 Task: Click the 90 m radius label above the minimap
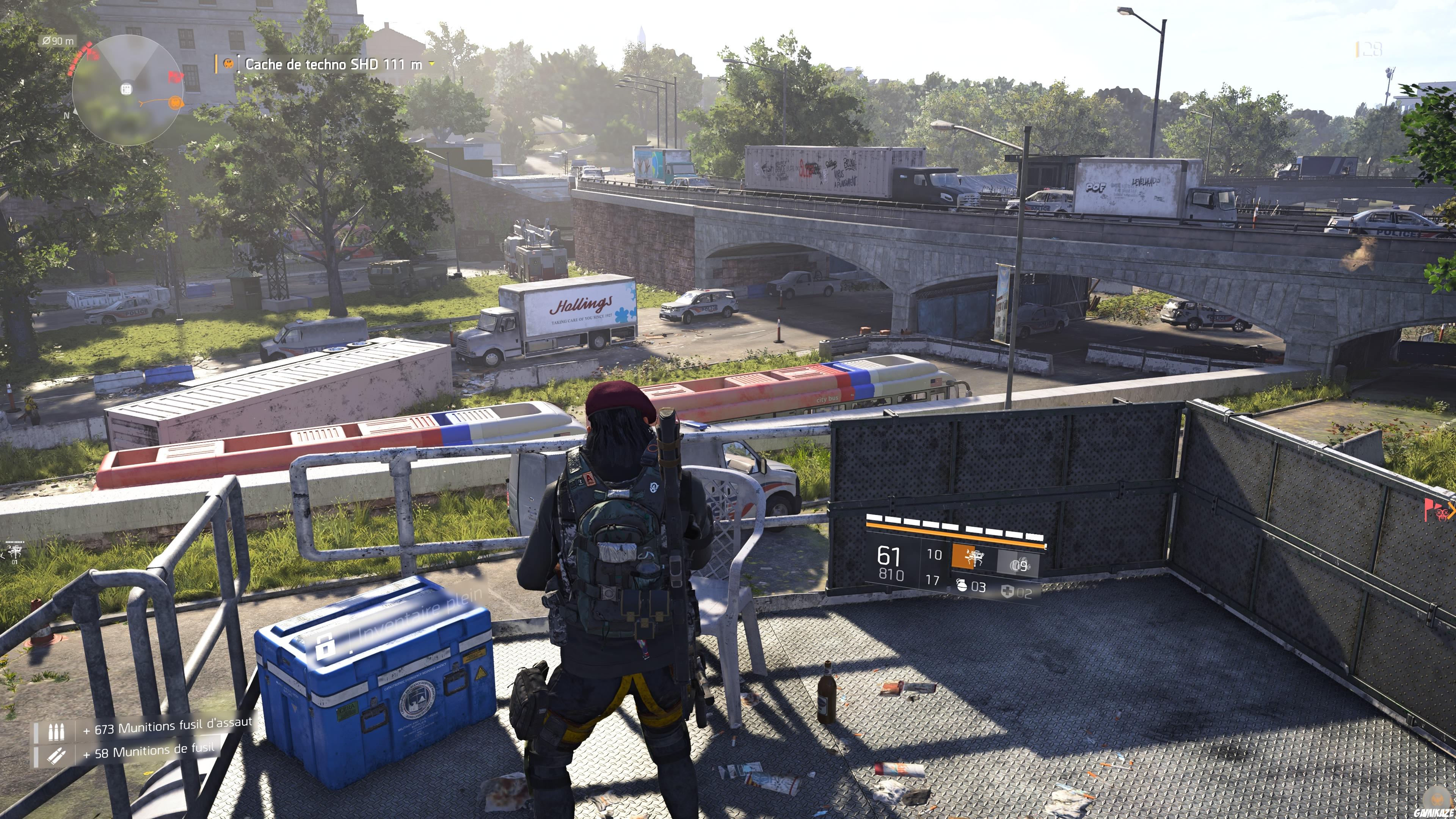click(58, 41)
